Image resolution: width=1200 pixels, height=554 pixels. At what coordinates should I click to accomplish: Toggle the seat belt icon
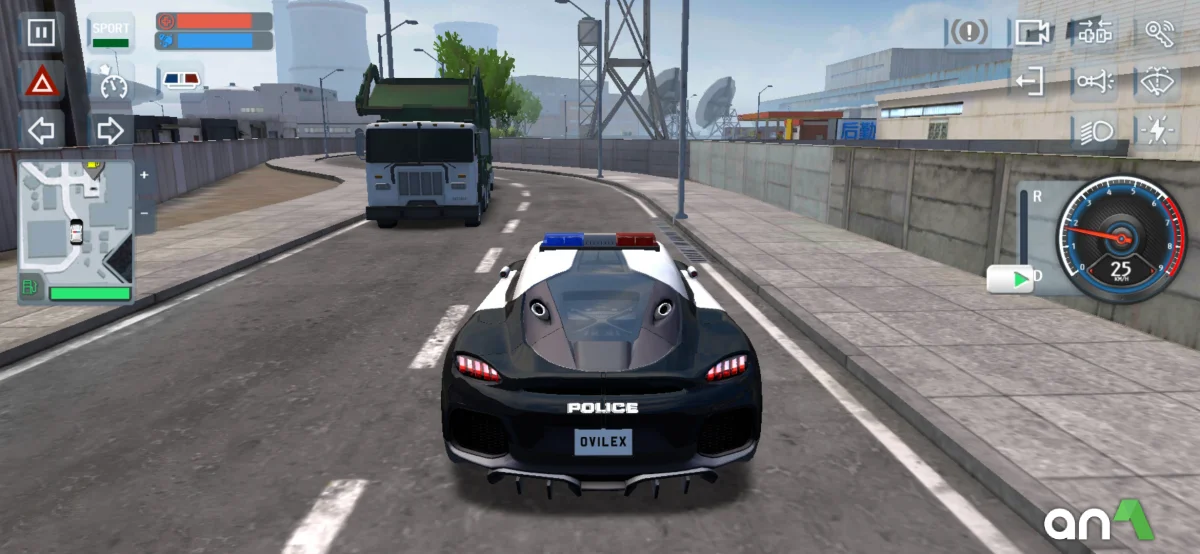[1095, 32]
